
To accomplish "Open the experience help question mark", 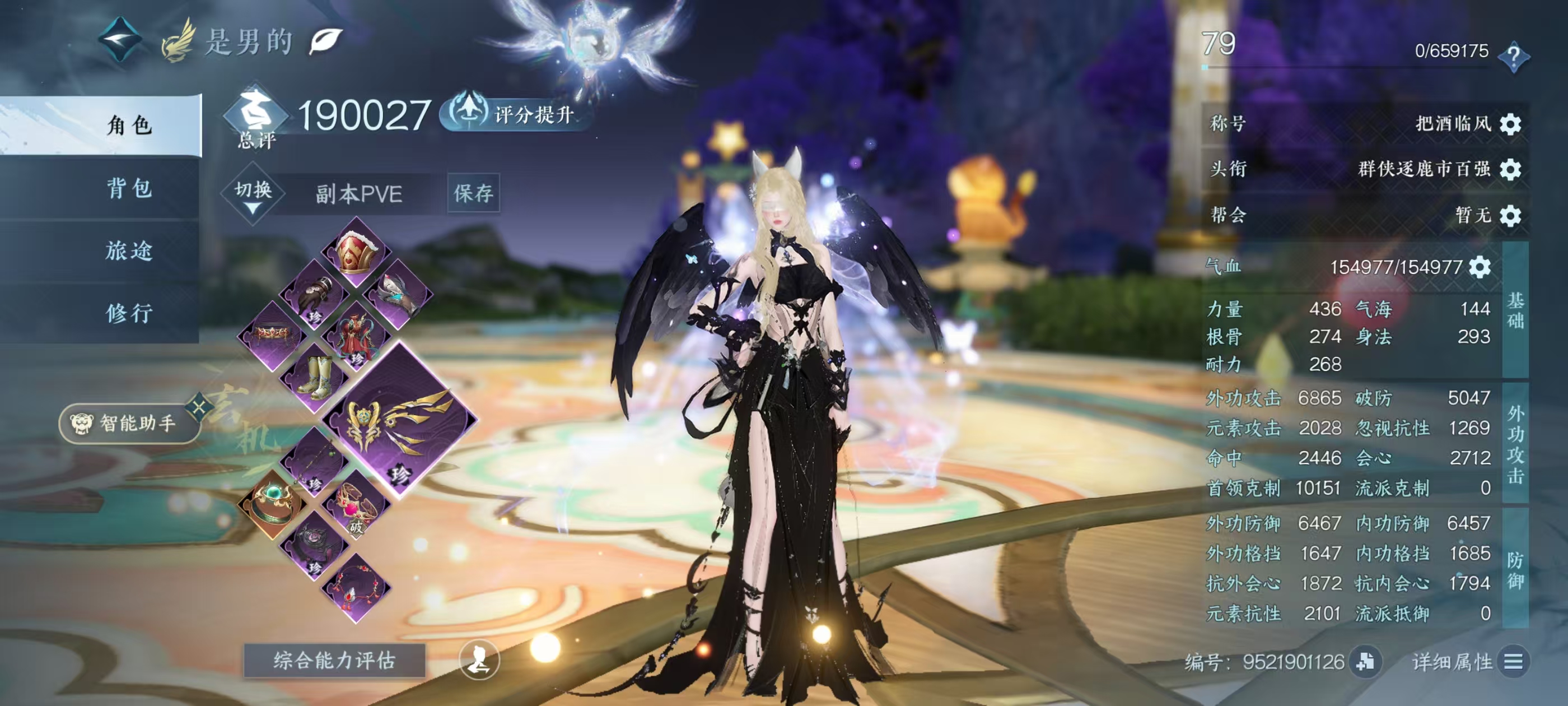I will coord(1513,57).
